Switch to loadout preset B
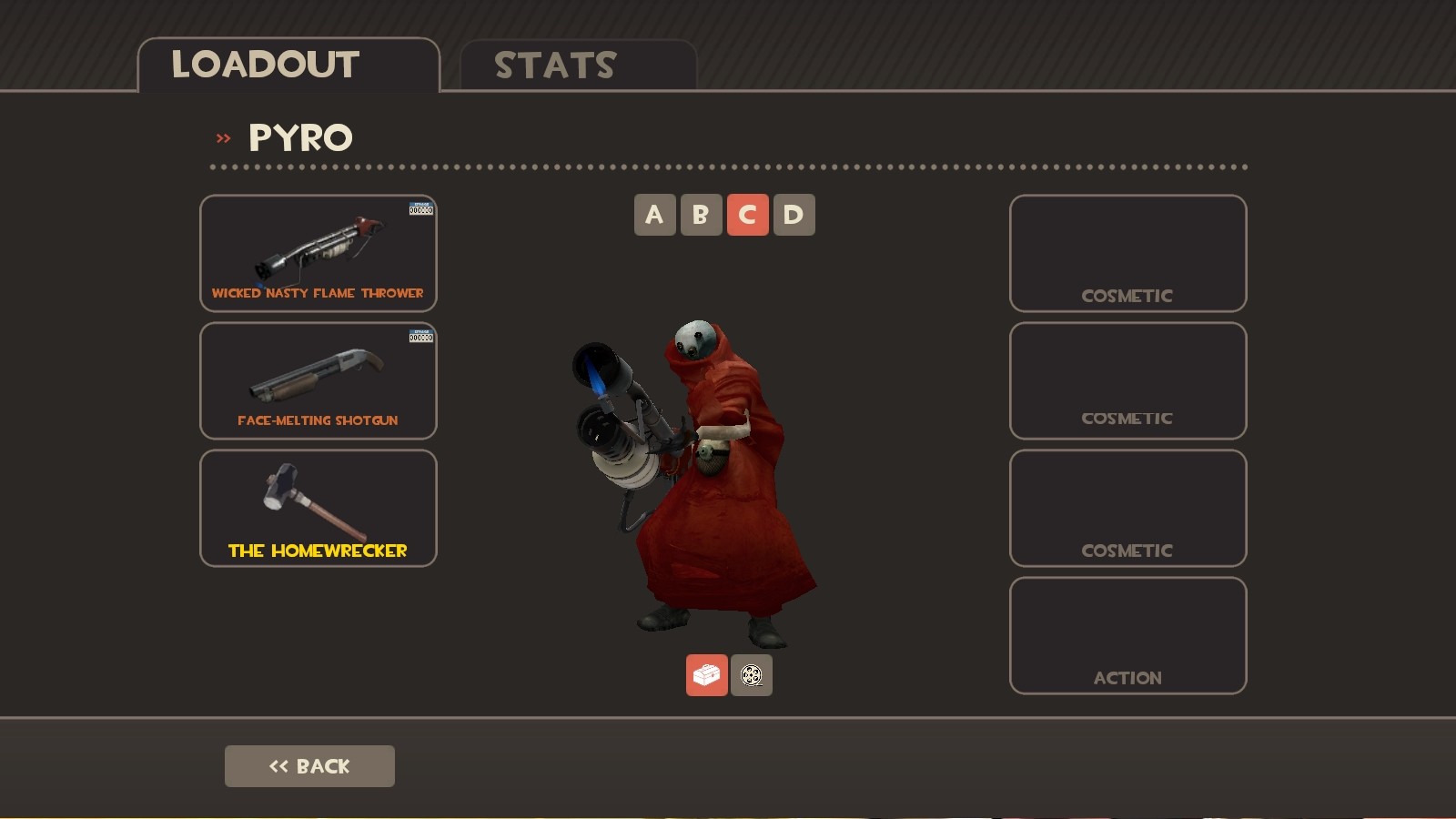 701,215
